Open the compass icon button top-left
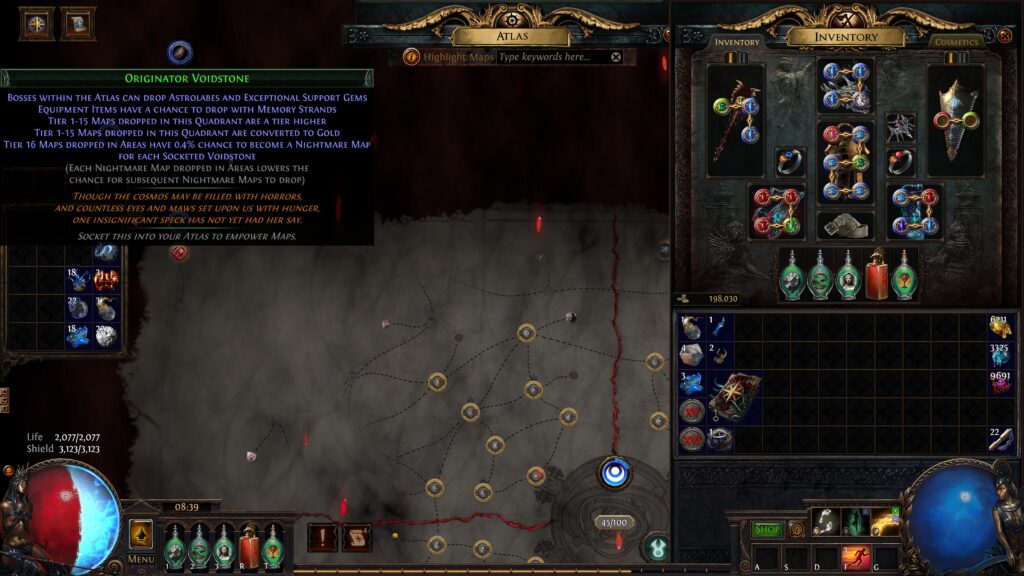This screenshot has width=1024, height=576. pos(37,23)
